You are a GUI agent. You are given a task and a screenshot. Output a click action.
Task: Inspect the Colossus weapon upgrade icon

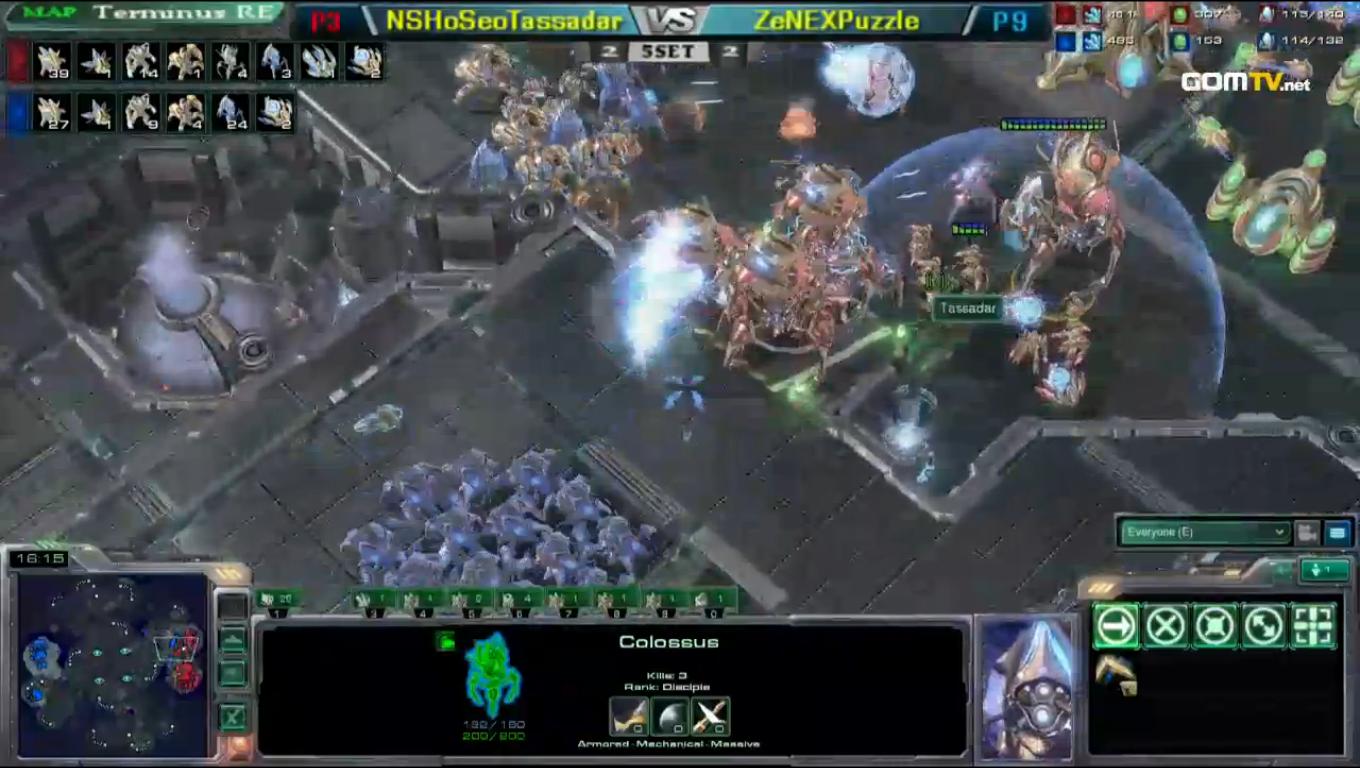[628, 716]
